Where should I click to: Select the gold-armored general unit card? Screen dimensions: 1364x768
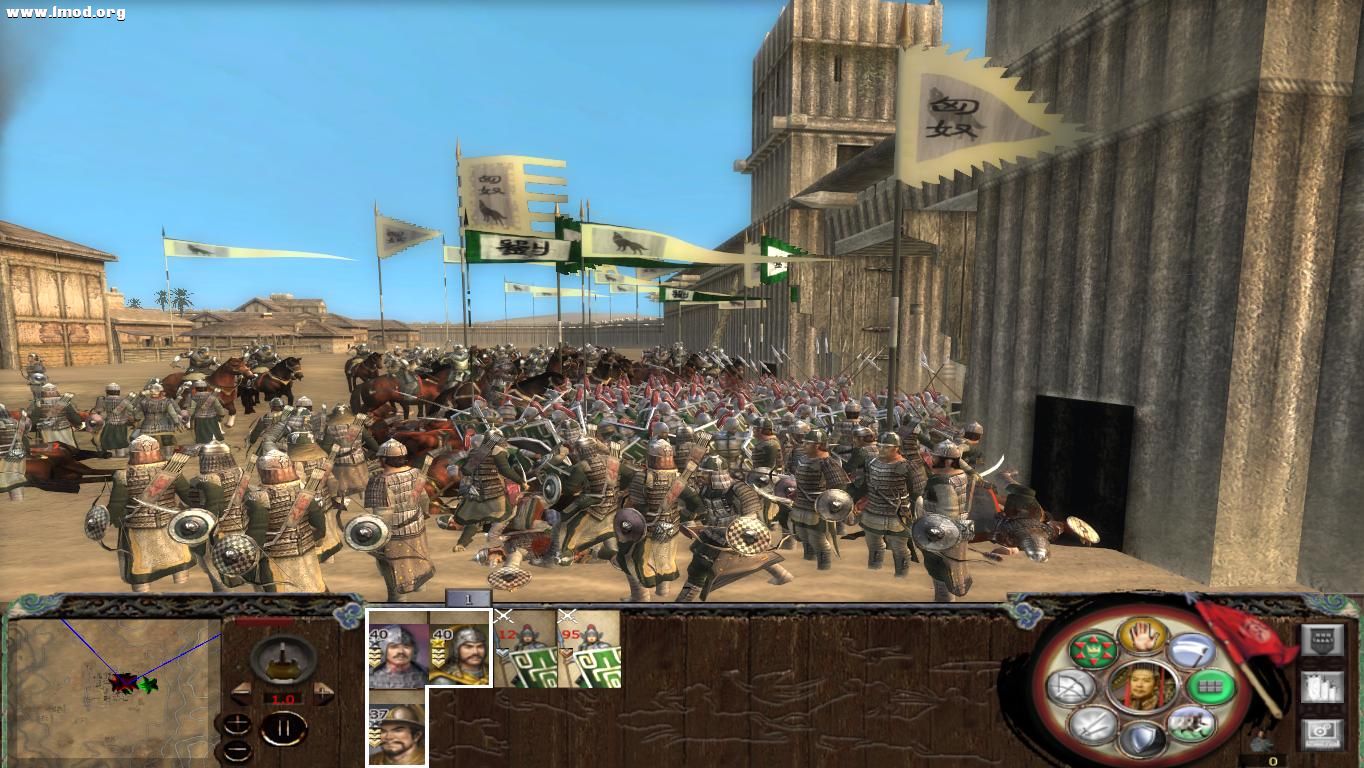(x=460, y=648)
